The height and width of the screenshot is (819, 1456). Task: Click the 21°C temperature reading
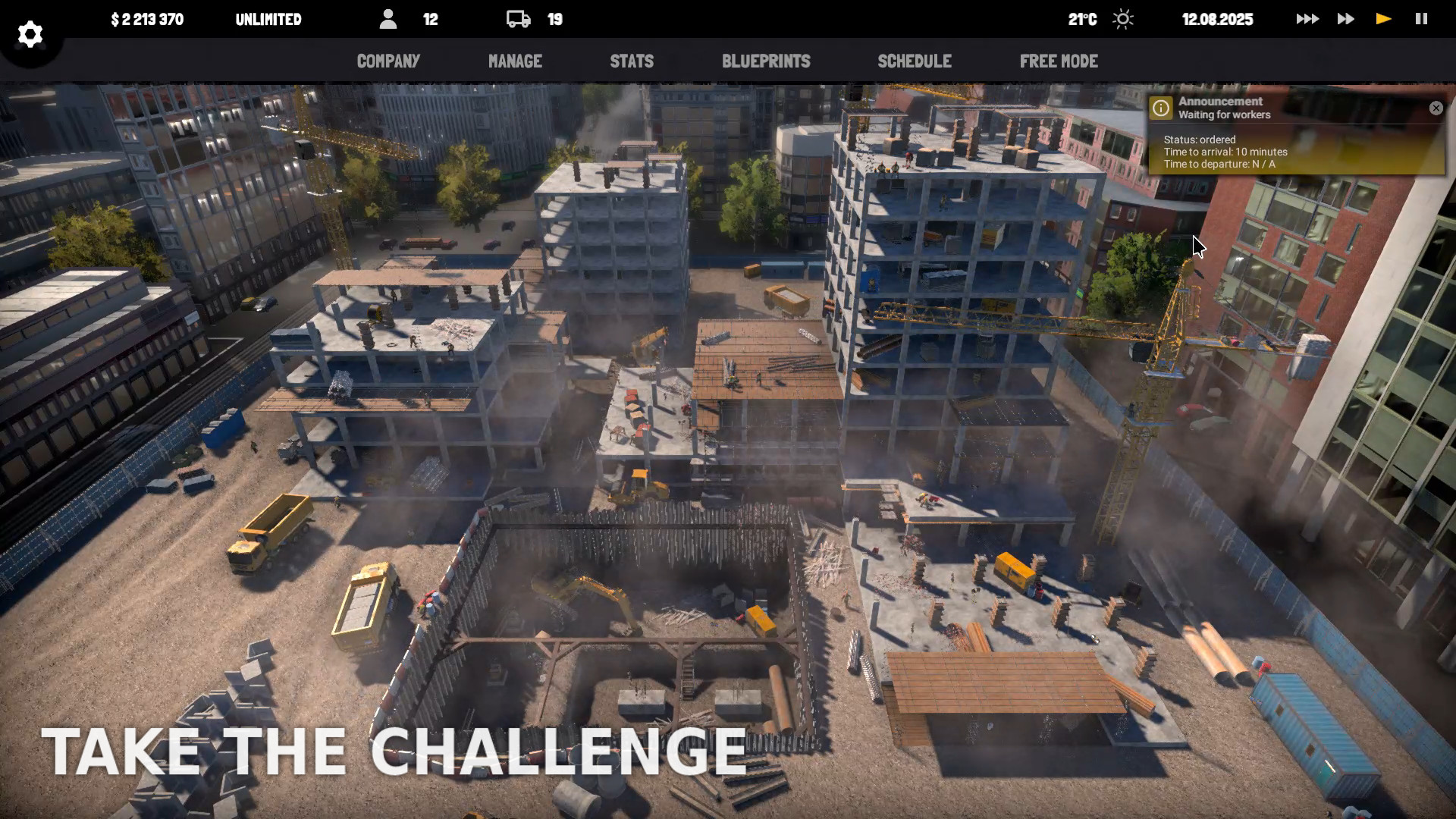point(1083,20)
